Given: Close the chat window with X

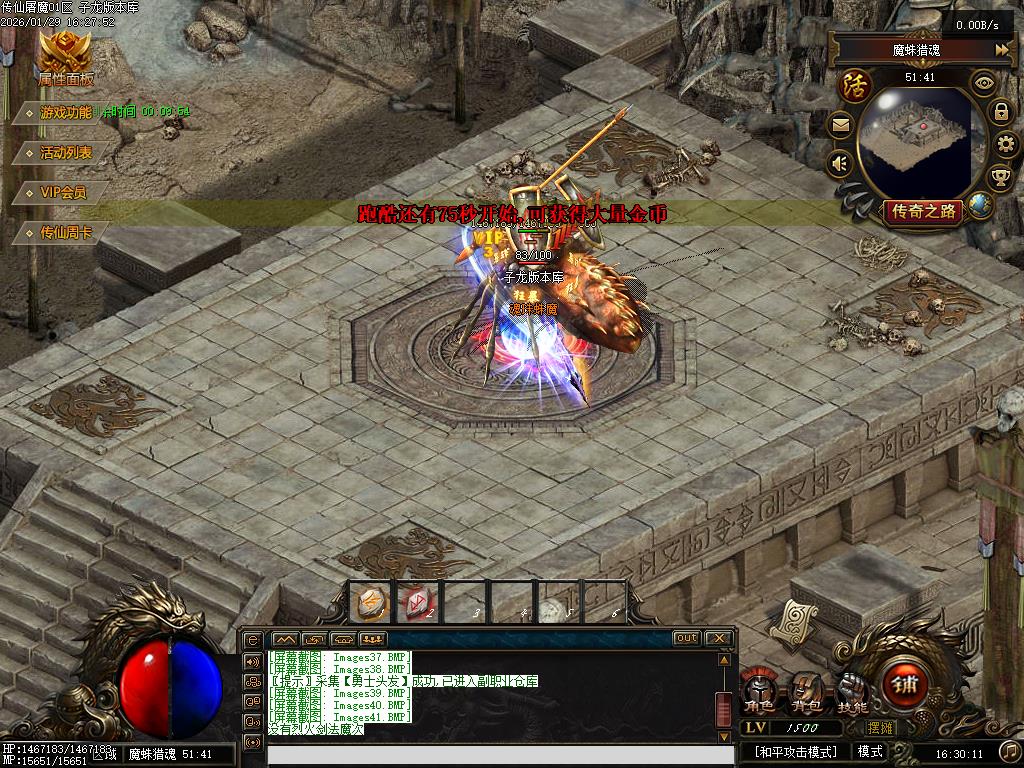Looking at the screenshot, I should 718,638.
